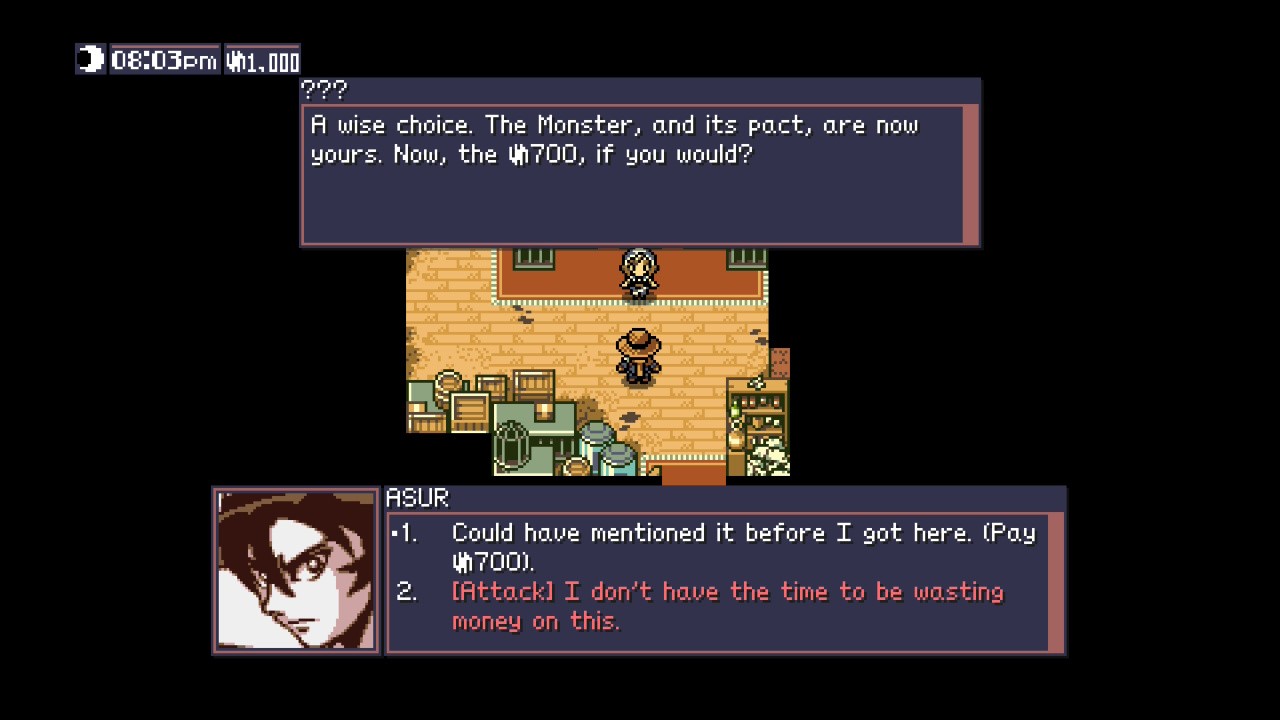Select the red [Attack] dialogue option

coord(726,606)
